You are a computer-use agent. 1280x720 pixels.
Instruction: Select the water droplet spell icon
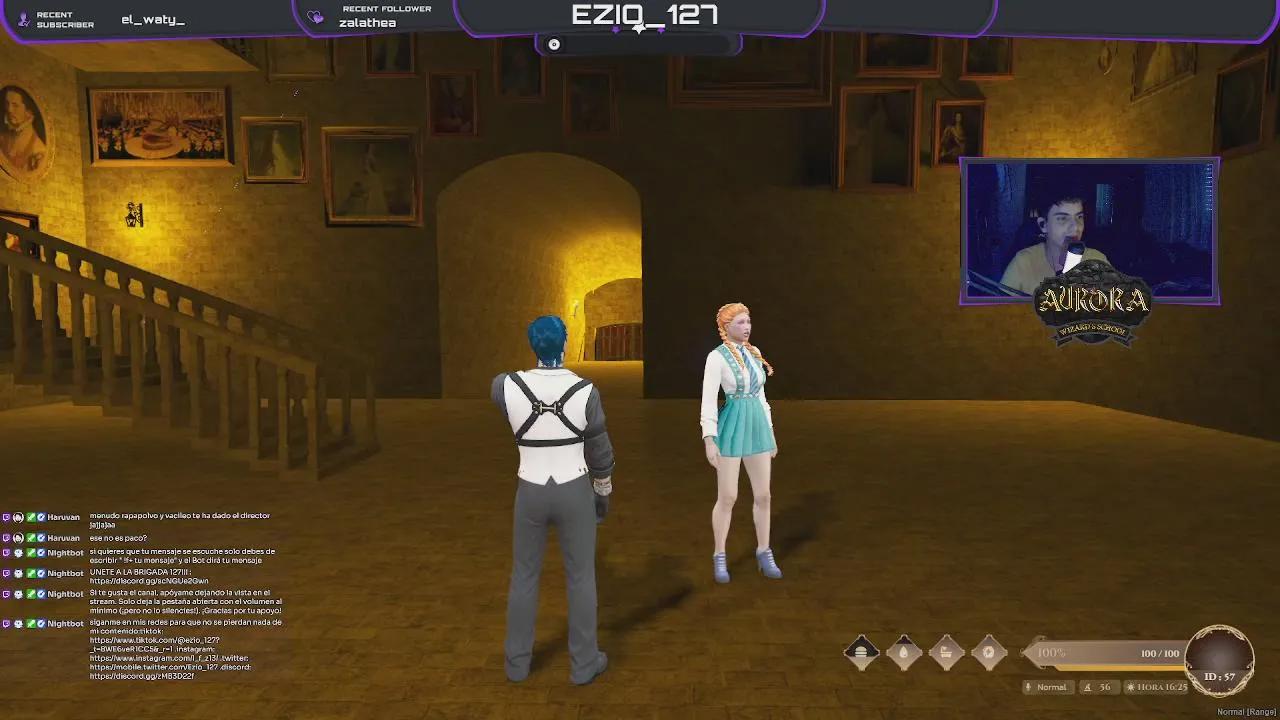[904, 652]
